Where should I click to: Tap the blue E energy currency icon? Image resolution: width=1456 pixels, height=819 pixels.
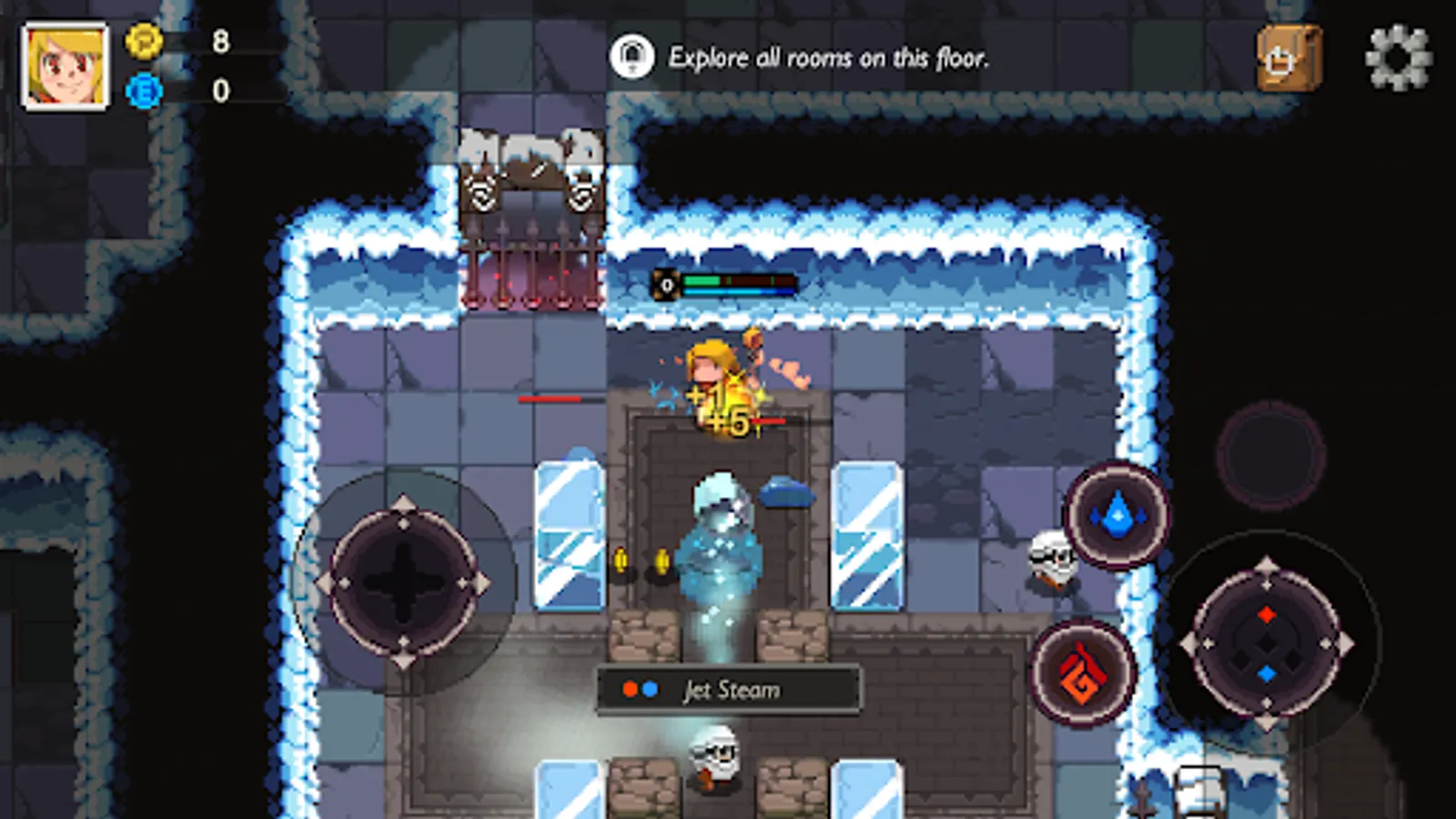[144, 90]
